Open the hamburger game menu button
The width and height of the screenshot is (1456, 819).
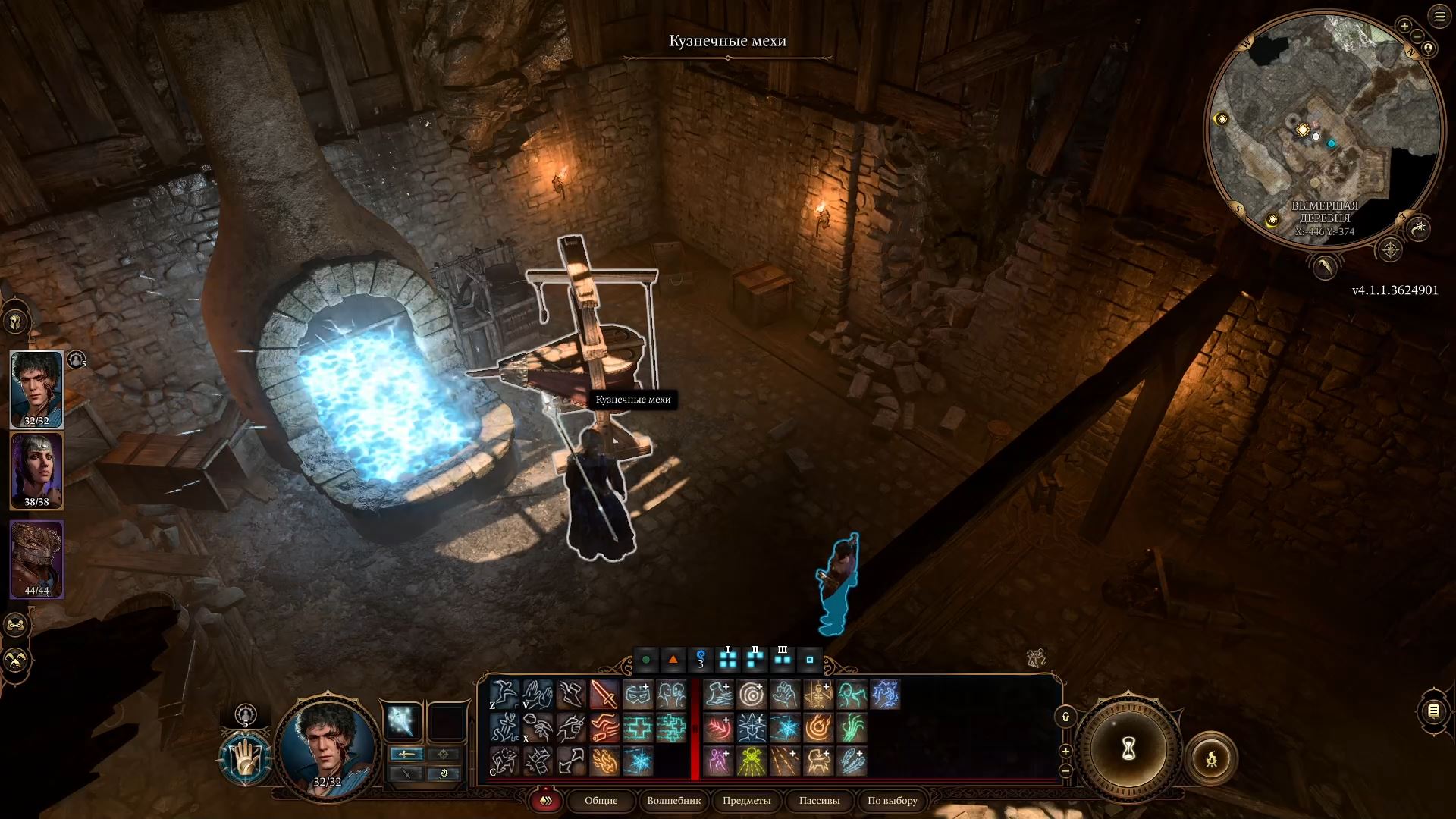(x=1439, y=17)
